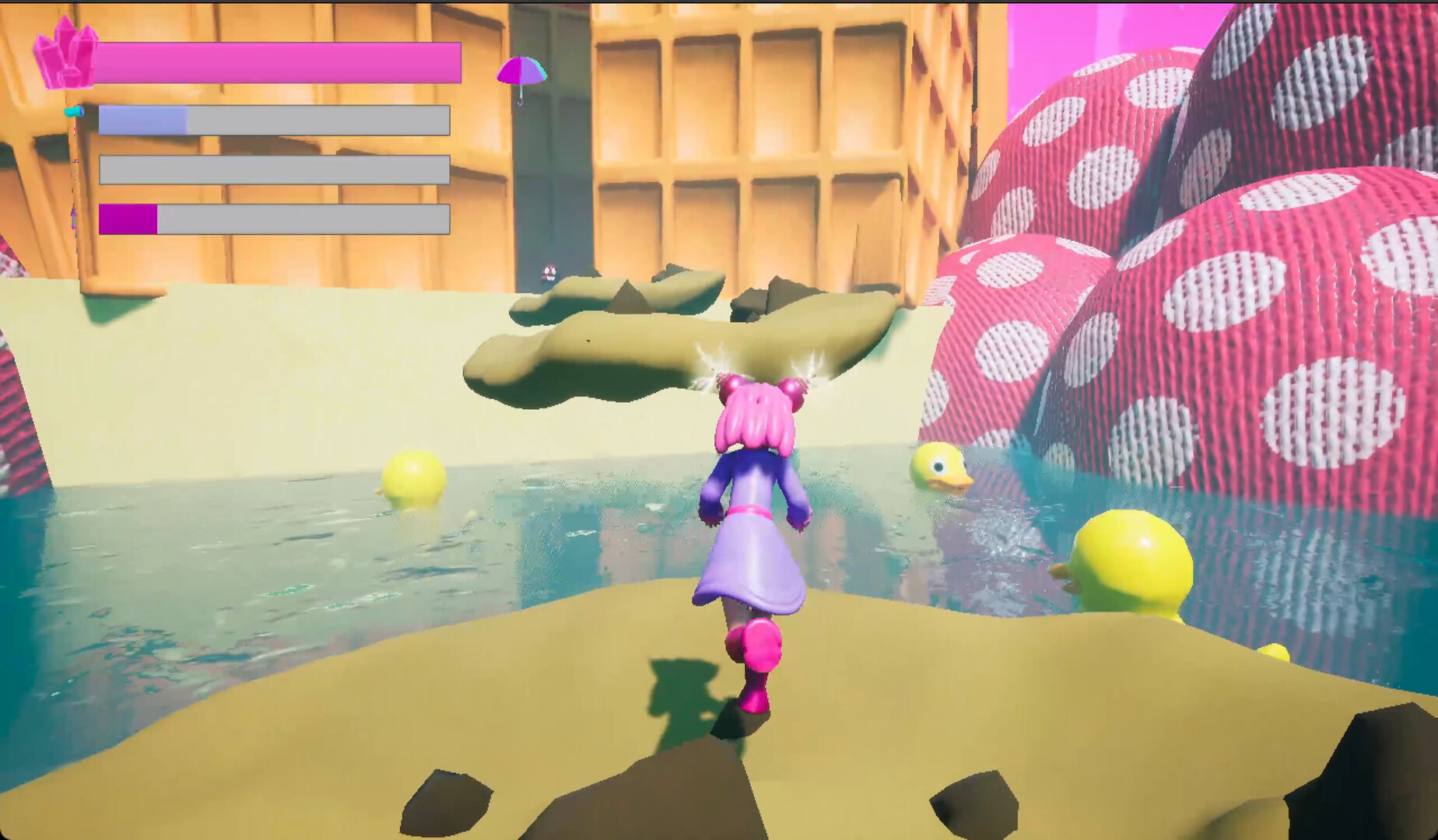This screenshot has height=840, width=1438.
Task: Click the dark rock on the sandy path
Action: (444, 801)
